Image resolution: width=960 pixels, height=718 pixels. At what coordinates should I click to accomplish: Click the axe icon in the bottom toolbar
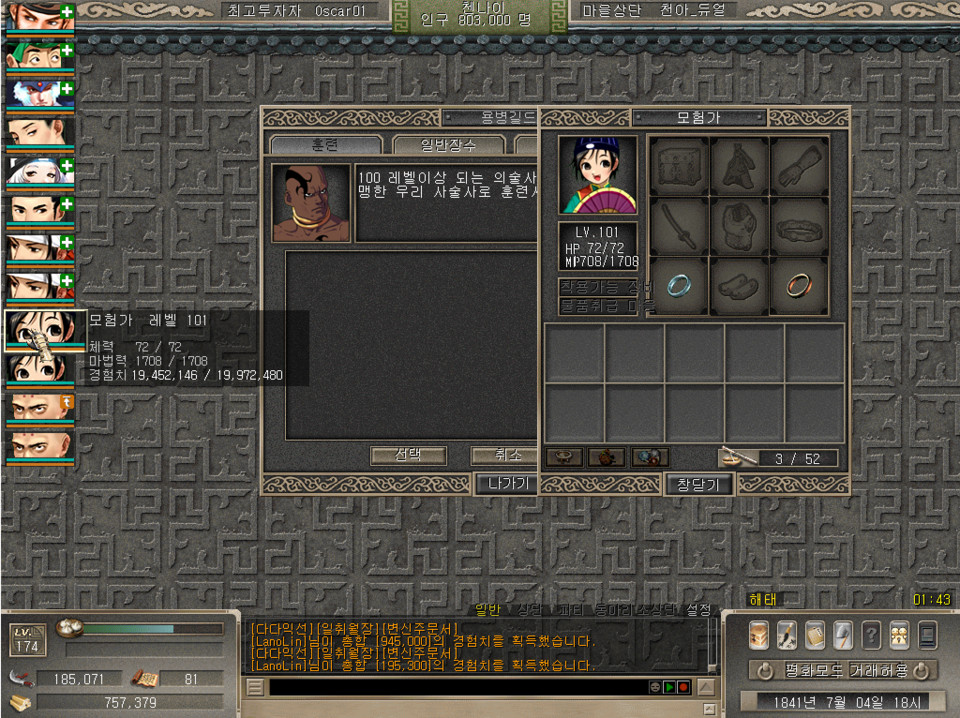[843, 634]
